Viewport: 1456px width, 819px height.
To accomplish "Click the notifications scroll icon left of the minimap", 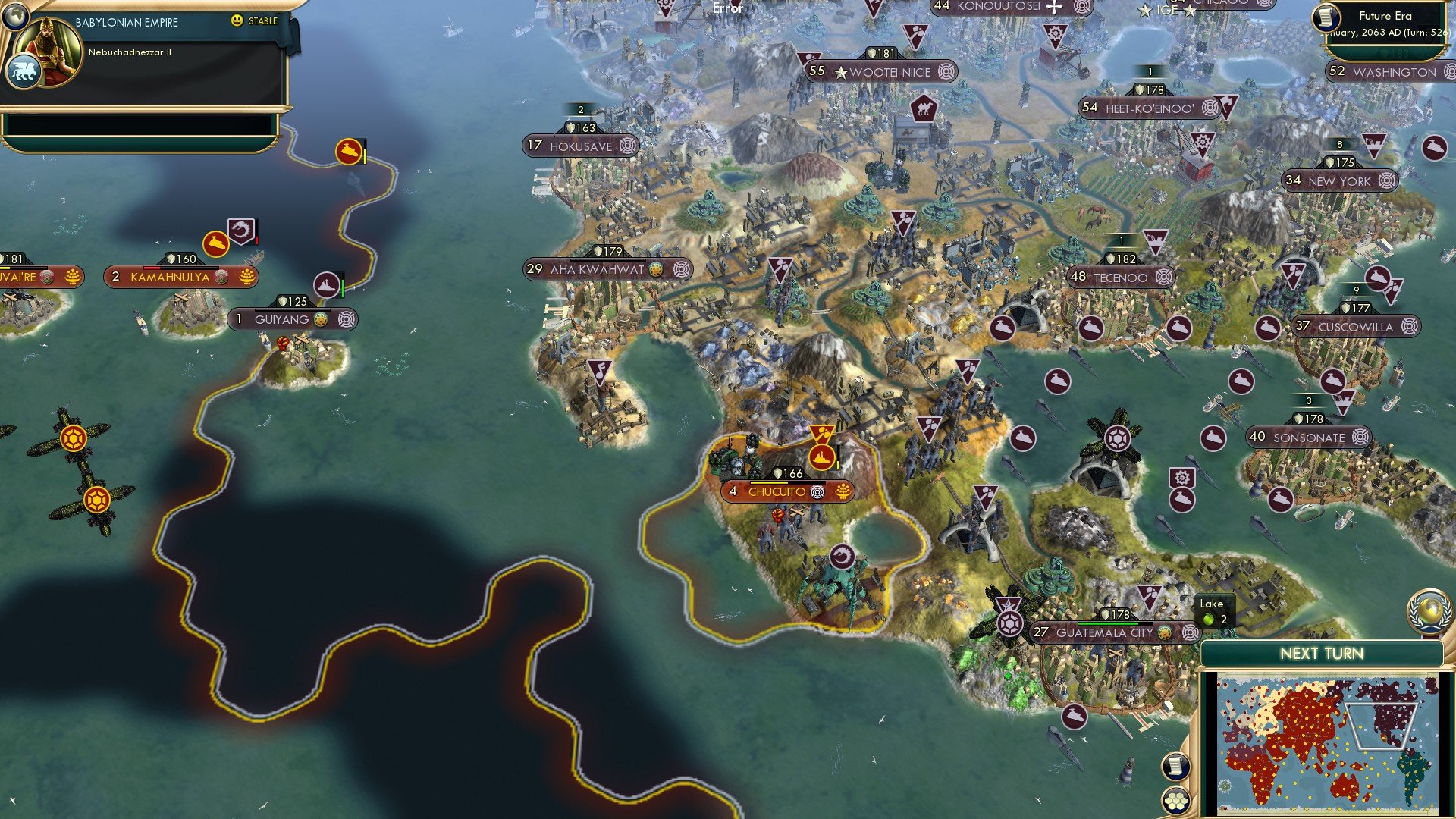I will (x=1176, y=767).
